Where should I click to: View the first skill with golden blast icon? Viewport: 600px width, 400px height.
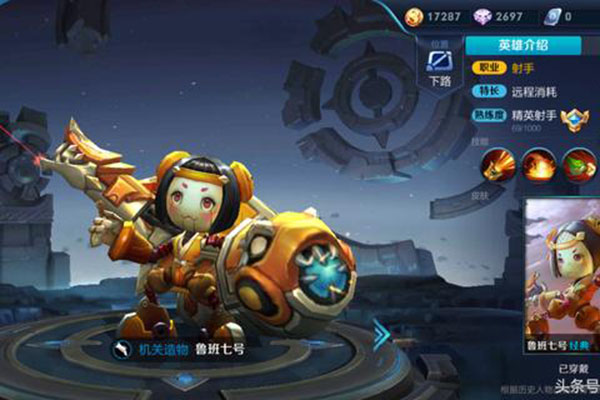click(498, 164)
